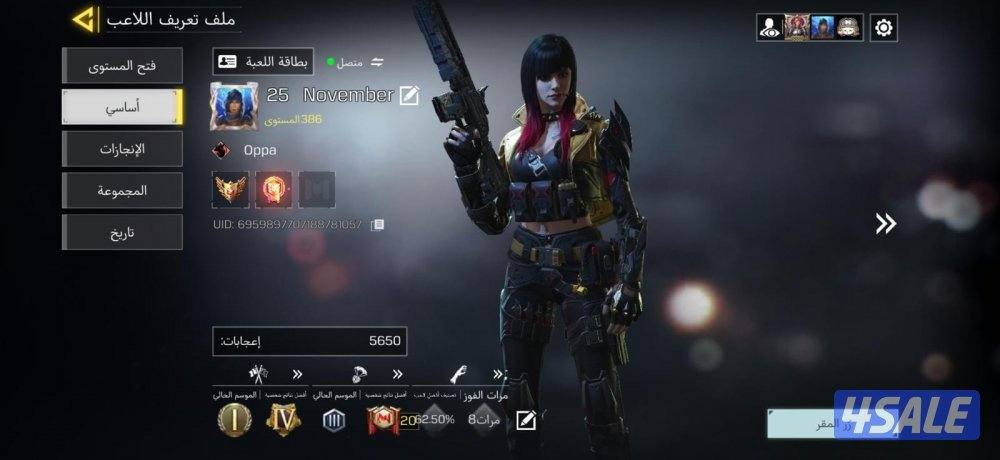
Task: Expand the next page double arrow
Action: (885, 224)
